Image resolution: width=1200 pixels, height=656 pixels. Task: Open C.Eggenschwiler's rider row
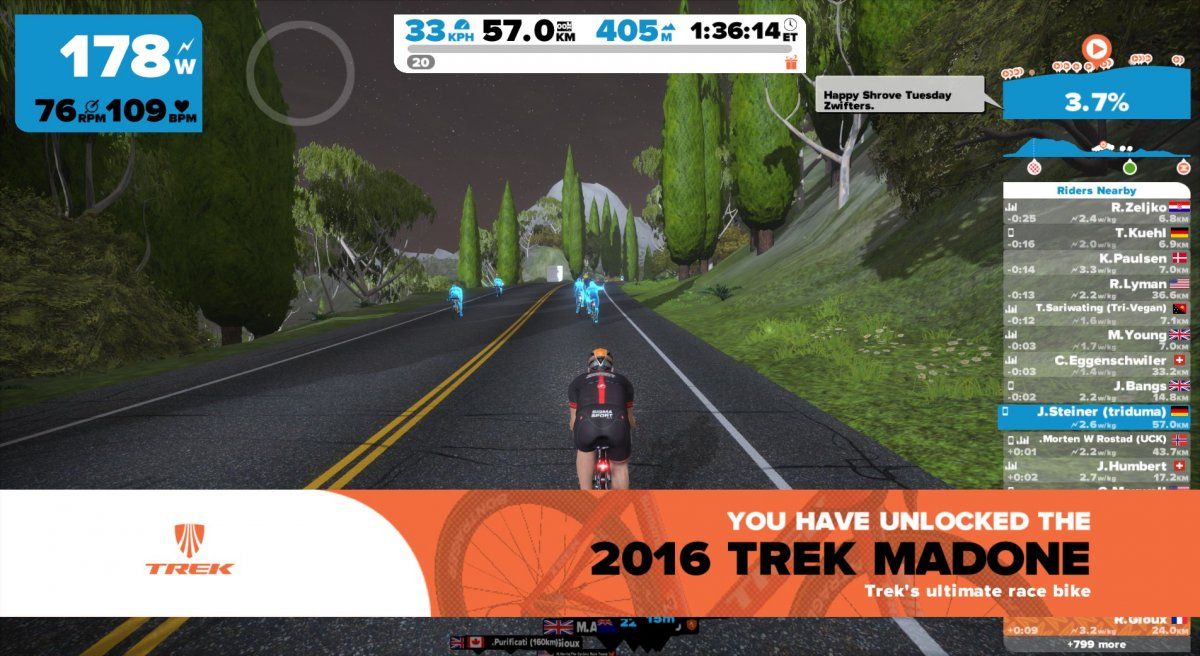(1096, 366)
